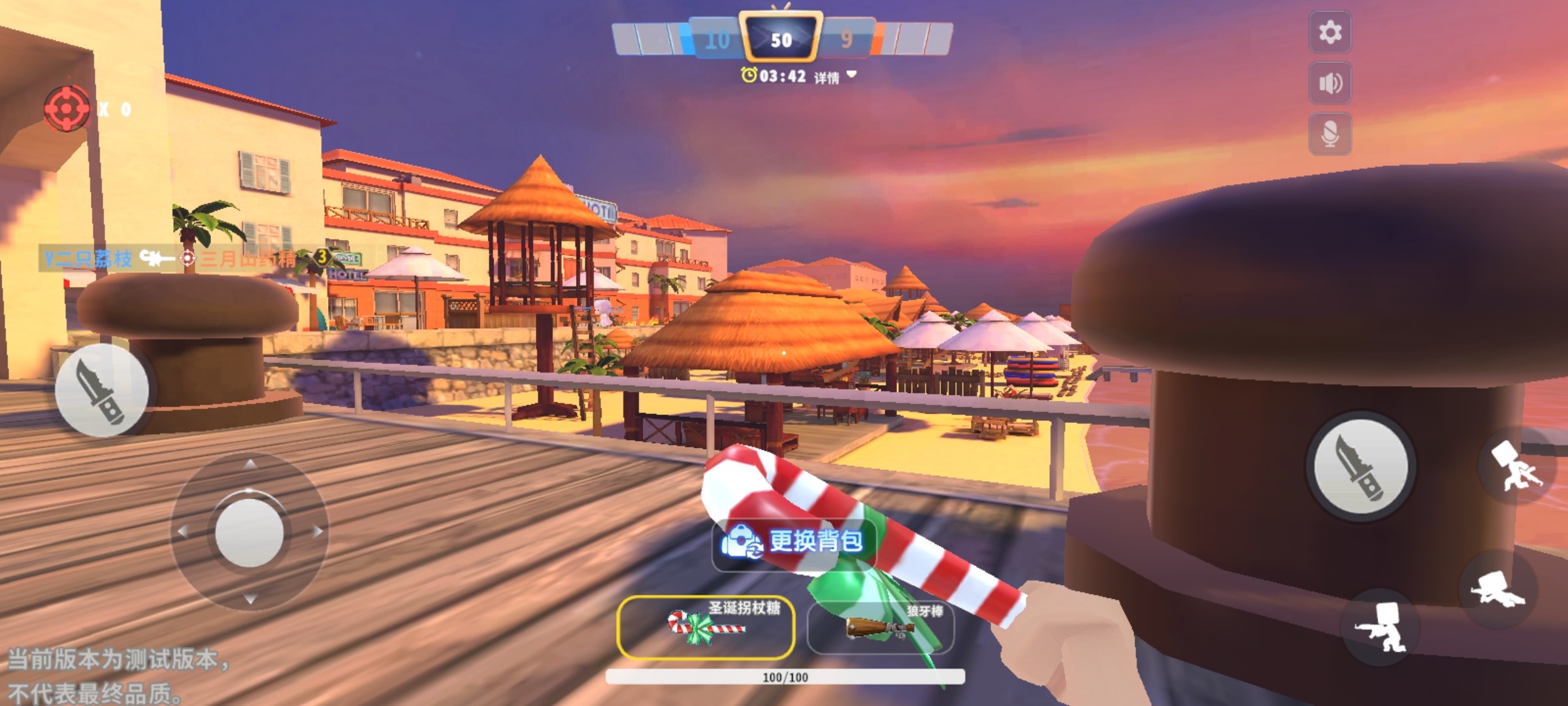The width and height of the screenshot is (1568, 706).
Task: Select the 圣诞拐杖糖 candy cane weapon slot
Action: click(706, 627)
